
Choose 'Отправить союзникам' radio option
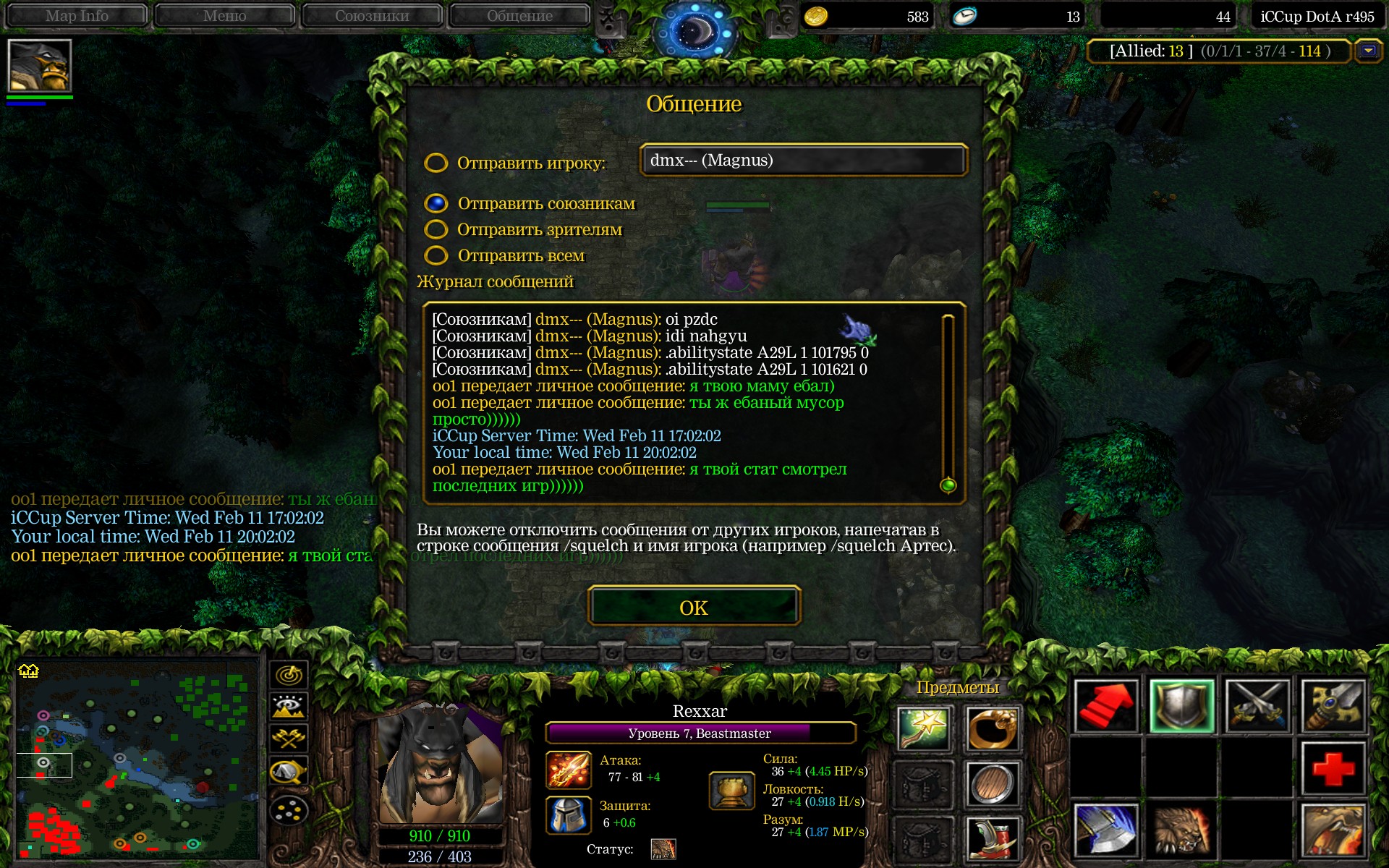[x=436, y=203]
